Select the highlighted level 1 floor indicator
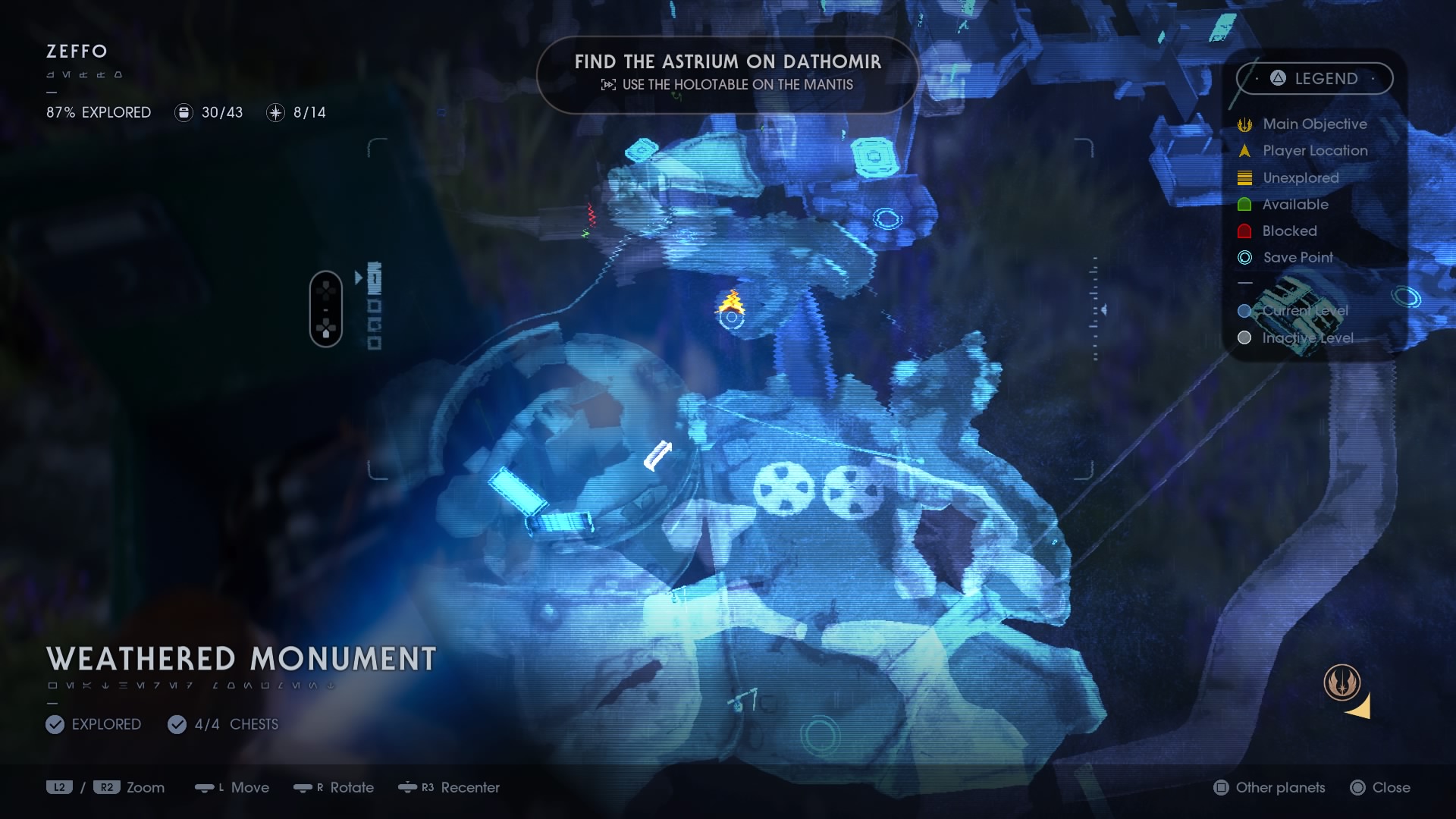 [374, 278]
